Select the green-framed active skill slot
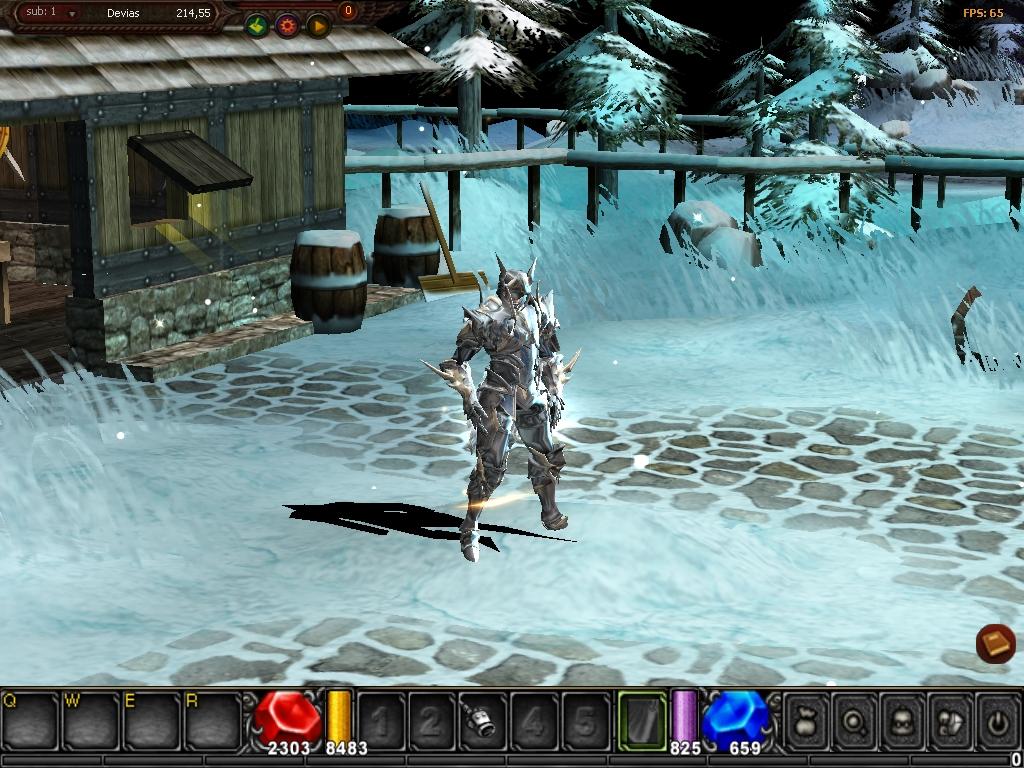Viewport: 1024px width, 768px height. pos(642,720)
